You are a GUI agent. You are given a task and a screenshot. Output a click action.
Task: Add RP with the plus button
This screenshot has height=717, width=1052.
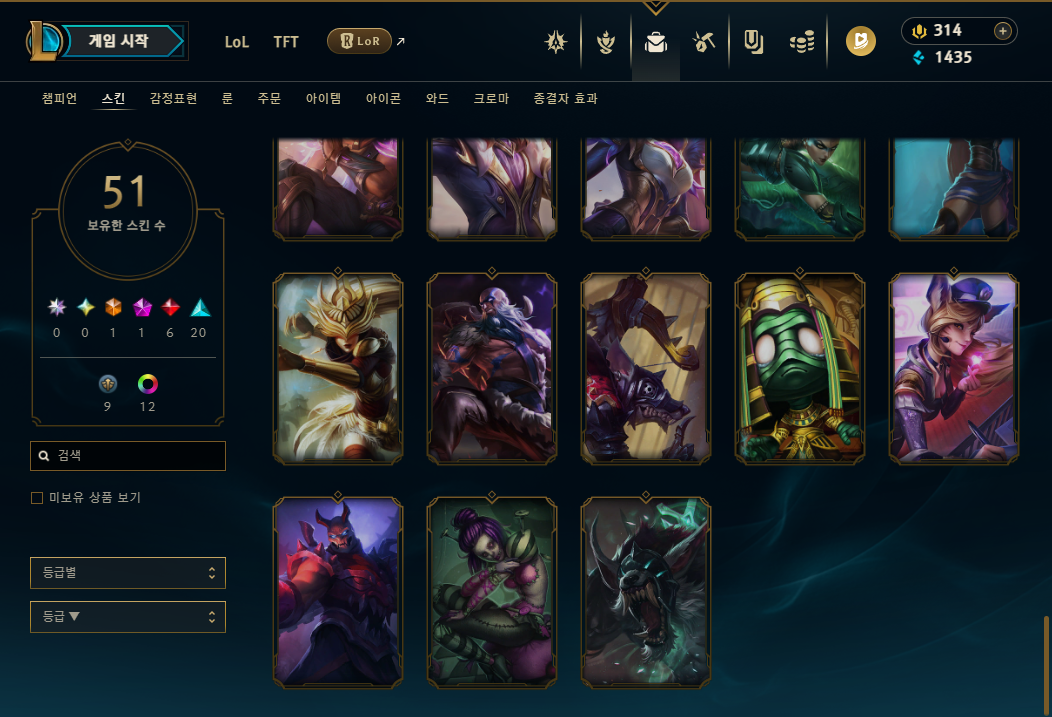click(1002, 31)
